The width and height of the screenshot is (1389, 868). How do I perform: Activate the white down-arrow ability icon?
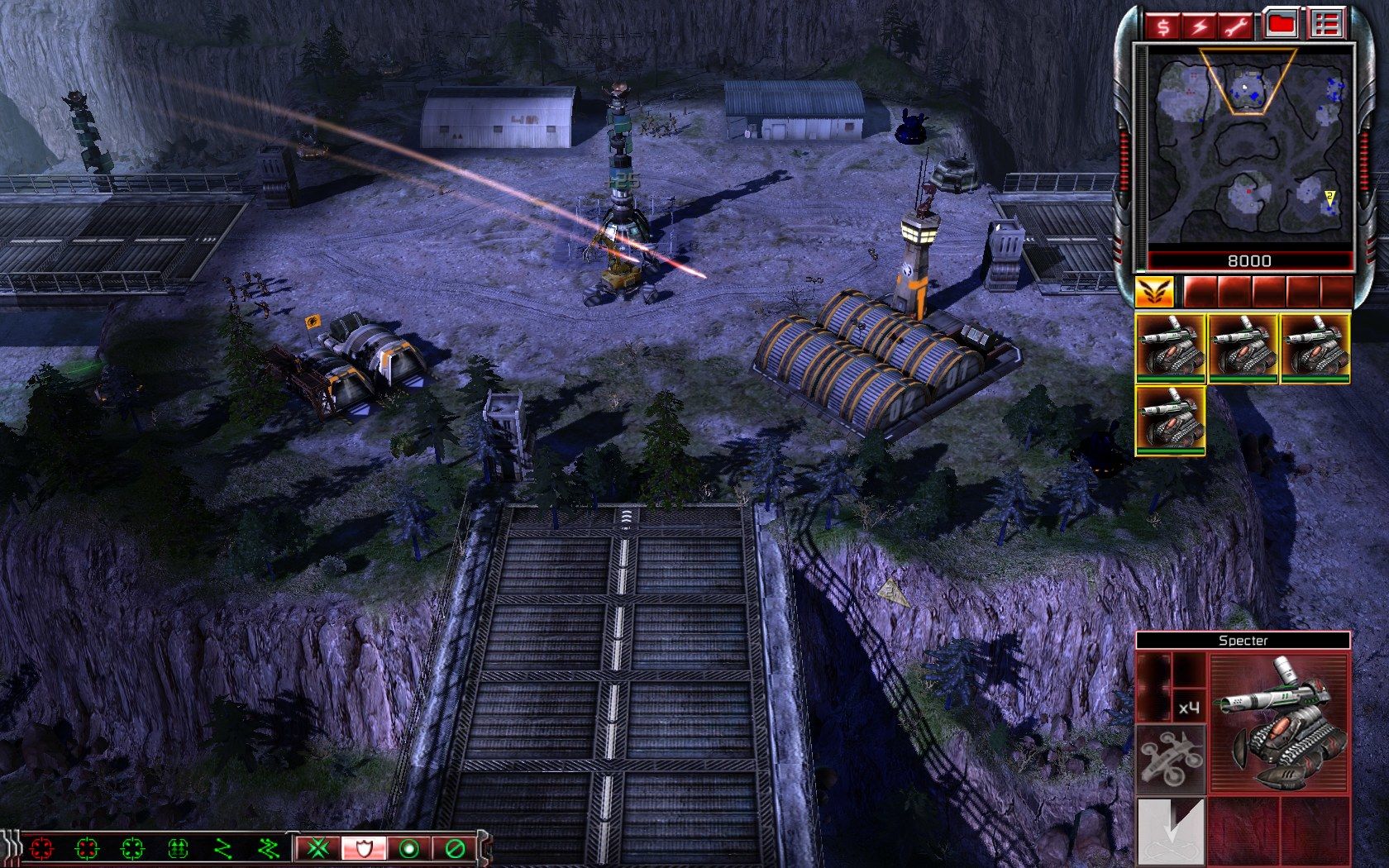tap(1172, 830)
